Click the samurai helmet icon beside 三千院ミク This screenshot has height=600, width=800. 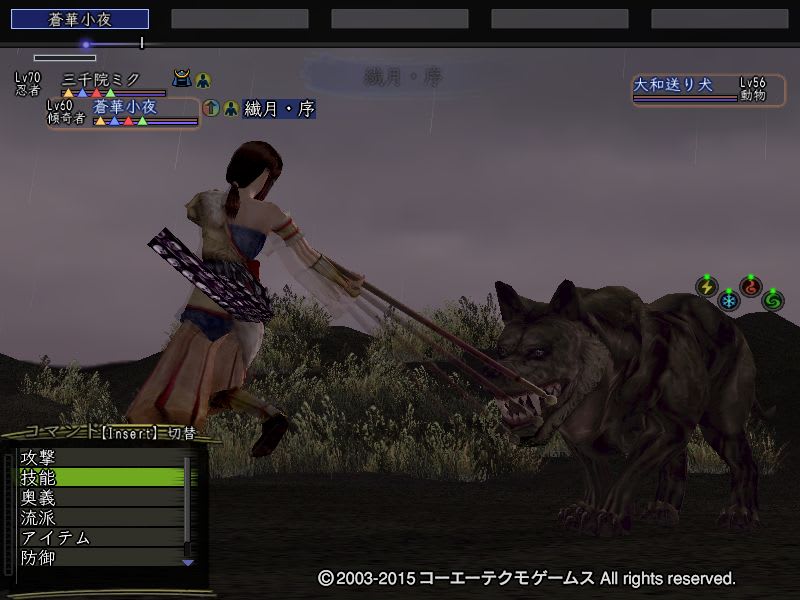(x=182, y=79)
